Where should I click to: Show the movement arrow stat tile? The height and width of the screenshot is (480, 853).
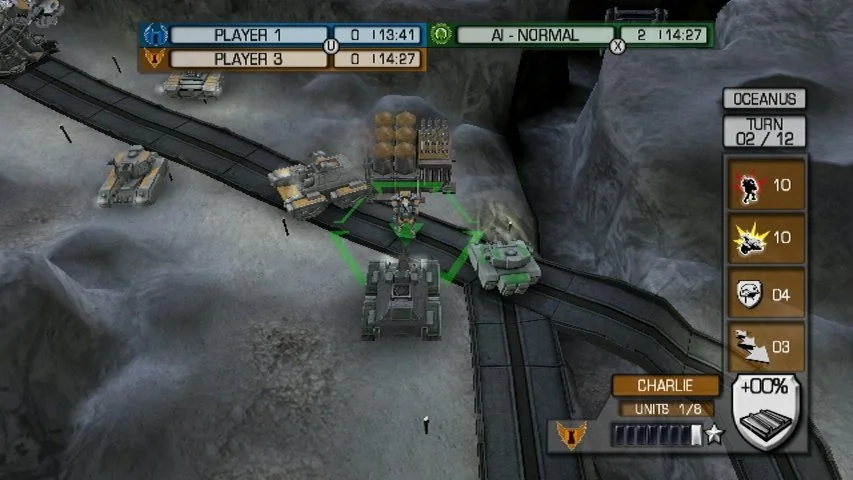765,346
